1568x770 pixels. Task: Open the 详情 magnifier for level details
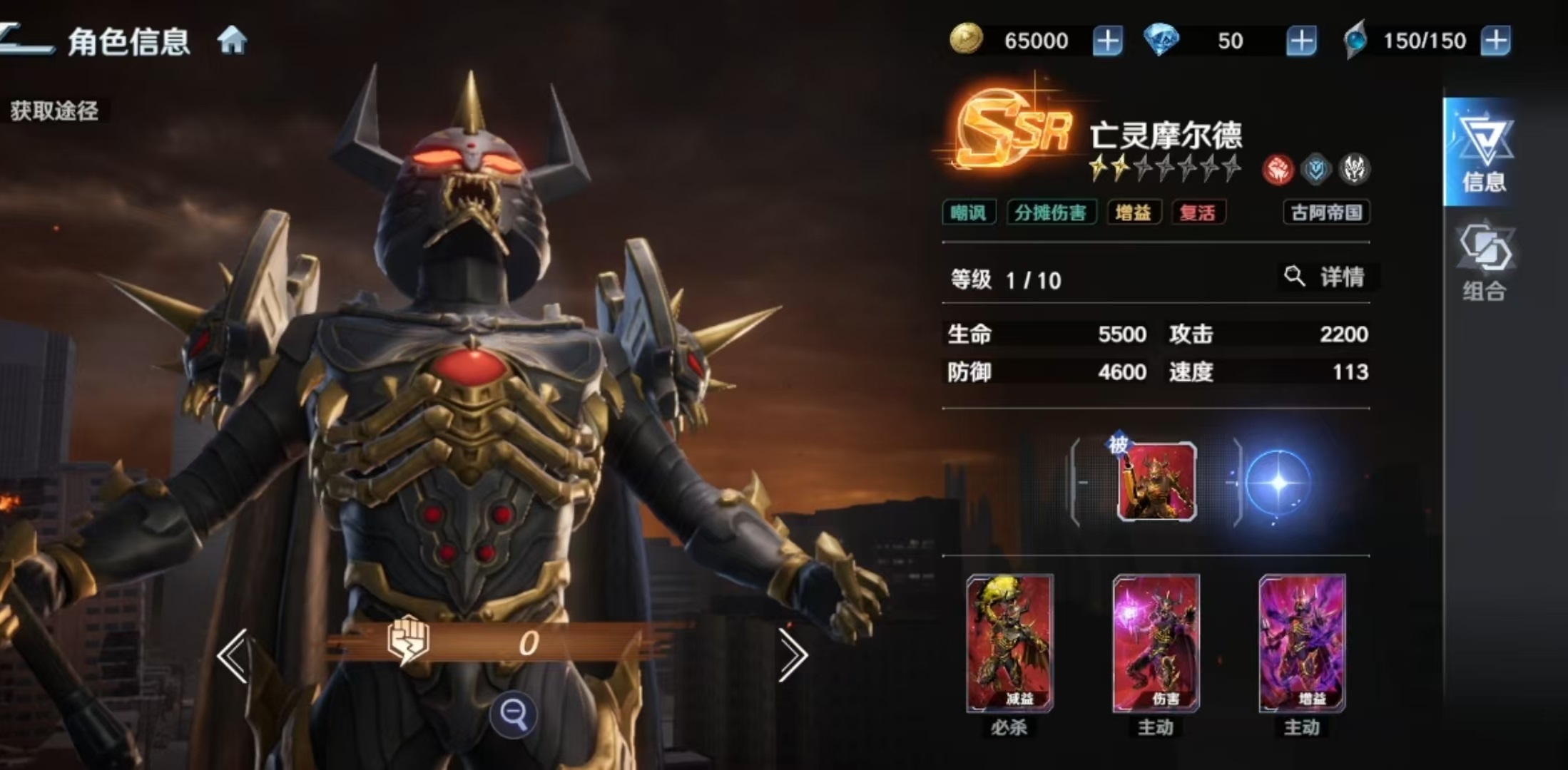tap(1327, 278)
